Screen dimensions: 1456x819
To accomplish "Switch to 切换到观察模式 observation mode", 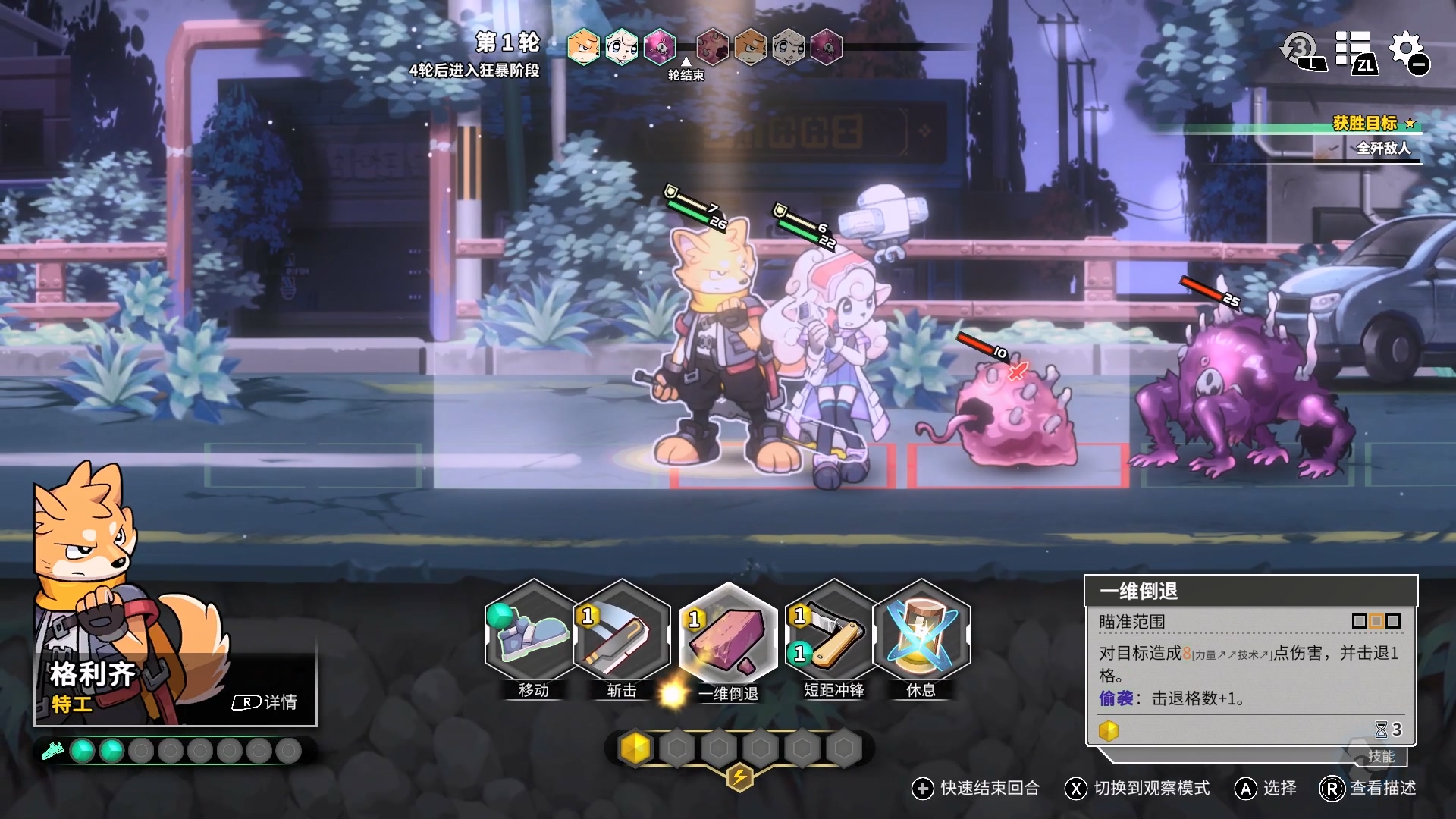I will [1137, 789].
